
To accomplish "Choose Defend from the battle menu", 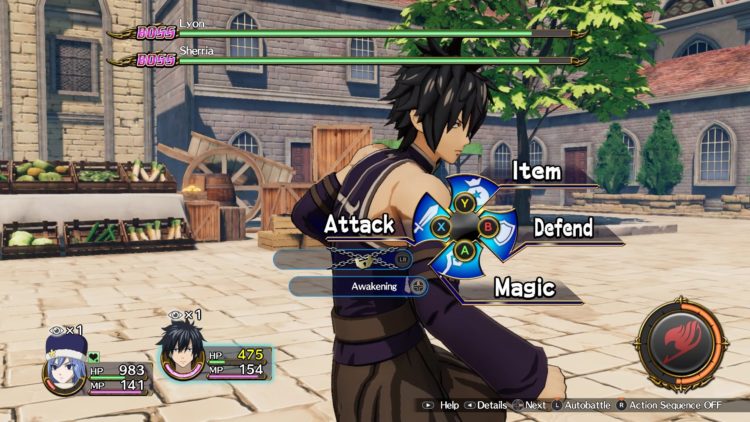I will [563, 227].
